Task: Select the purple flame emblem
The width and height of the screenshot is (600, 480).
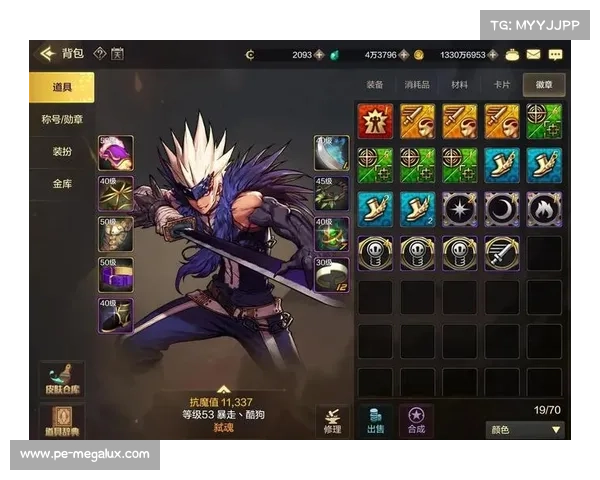Action: [544, 208]
